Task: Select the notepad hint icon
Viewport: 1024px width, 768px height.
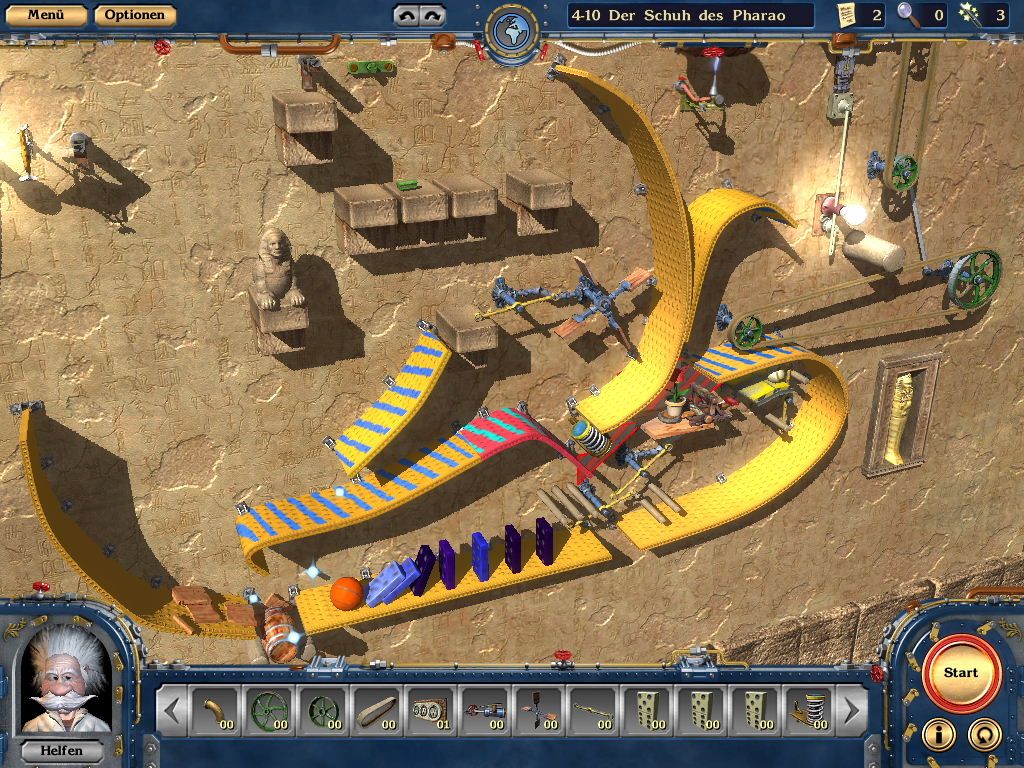Action: click(848, 14)
